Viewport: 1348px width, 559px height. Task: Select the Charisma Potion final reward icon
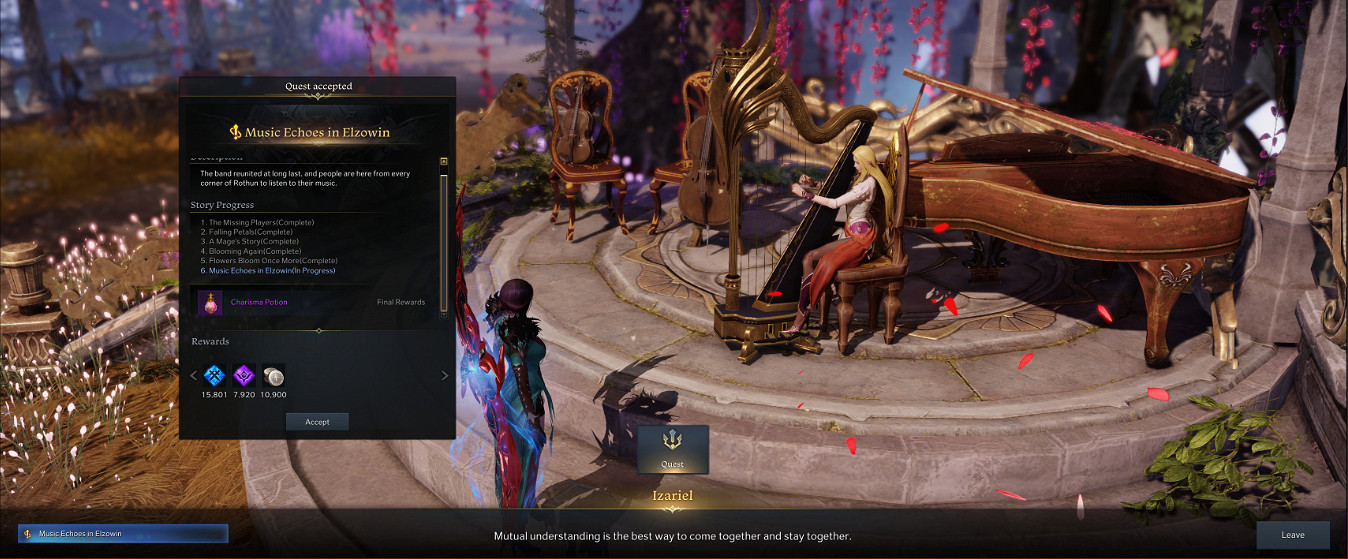click(210, 302)
